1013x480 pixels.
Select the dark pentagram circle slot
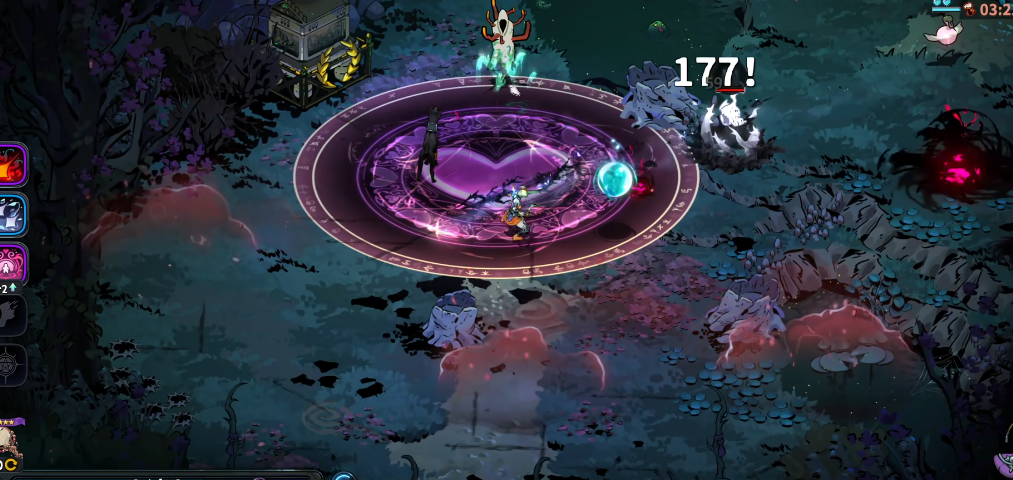tap(11, 365)
